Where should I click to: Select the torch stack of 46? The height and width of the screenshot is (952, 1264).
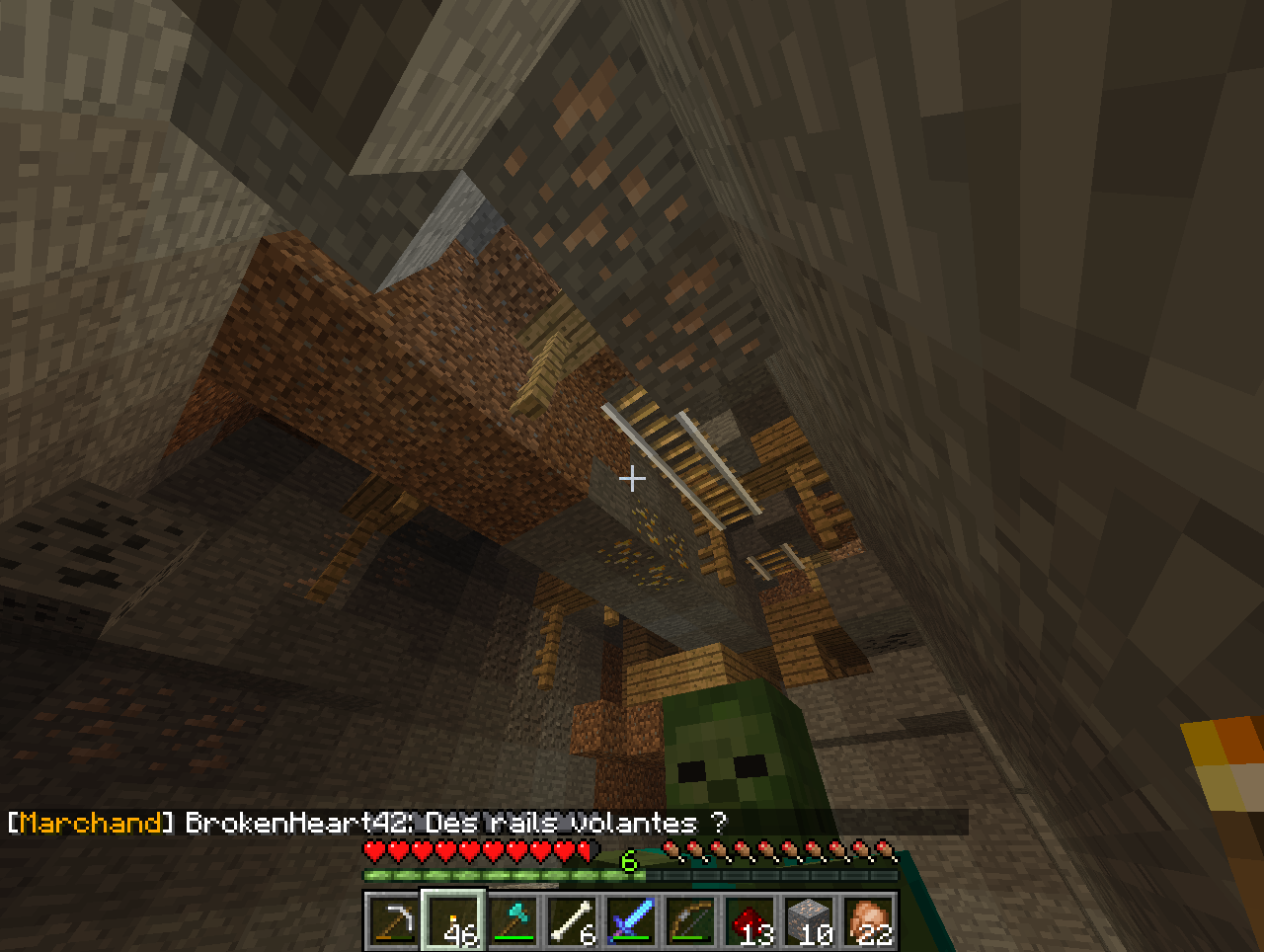[x=454, y=920]
